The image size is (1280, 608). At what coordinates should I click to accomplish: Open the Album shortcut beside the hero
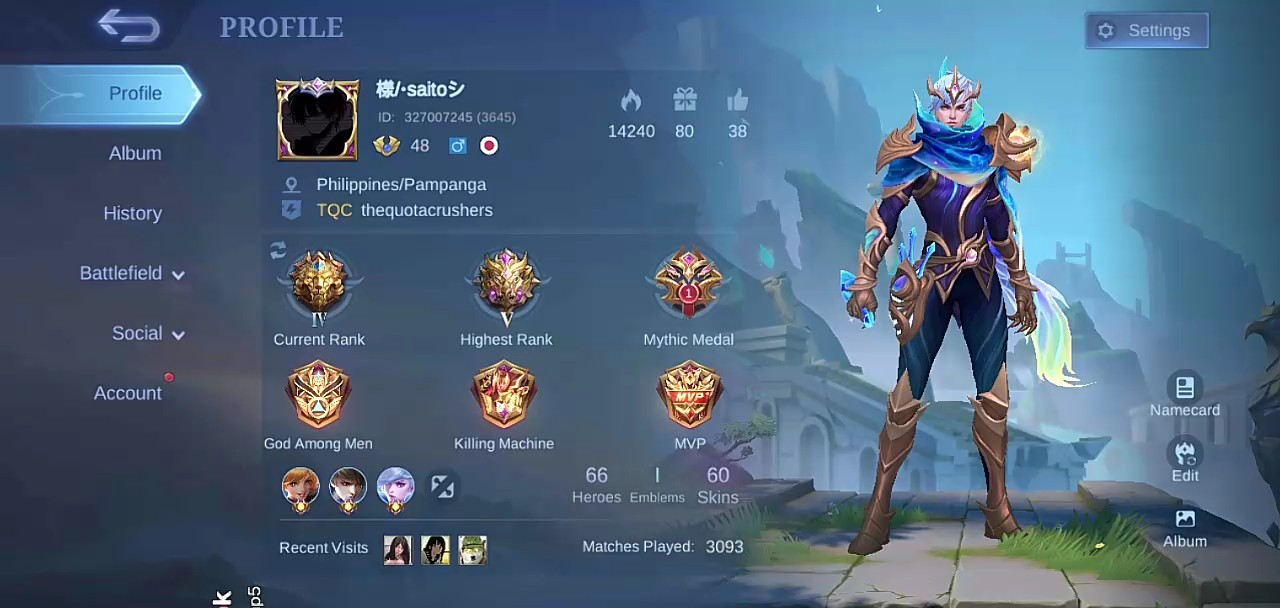pyautogui.click(x=1185, y=527)
